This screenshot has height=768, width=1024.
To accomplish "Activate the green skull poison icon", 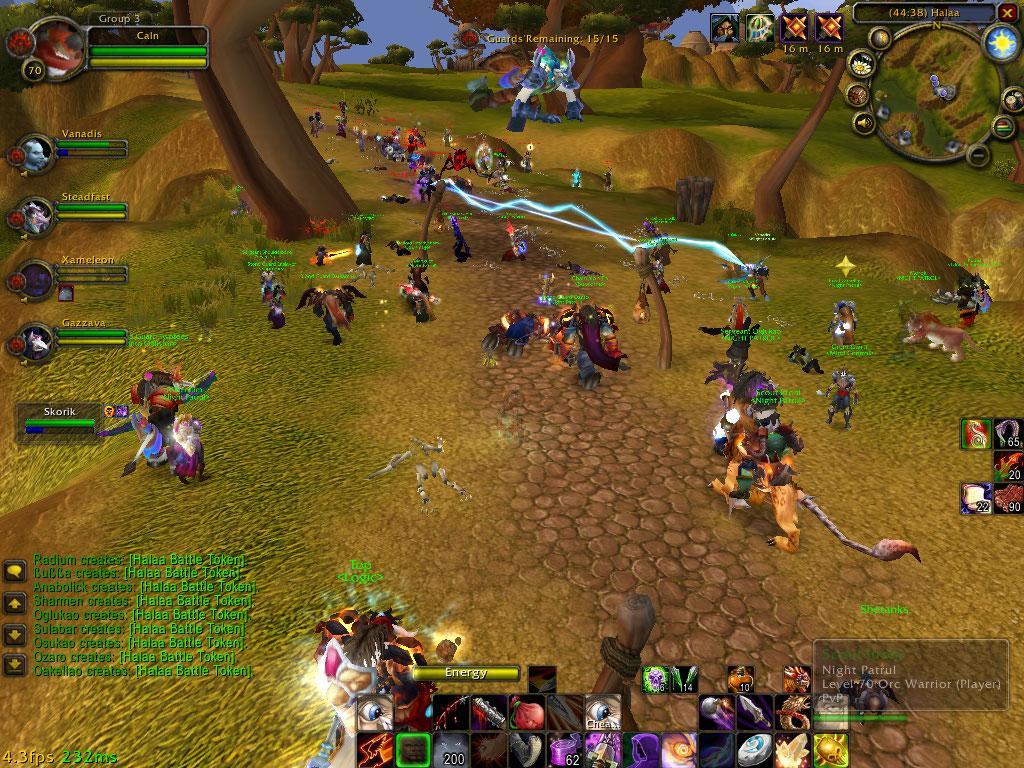I will [x=654, y=679].
